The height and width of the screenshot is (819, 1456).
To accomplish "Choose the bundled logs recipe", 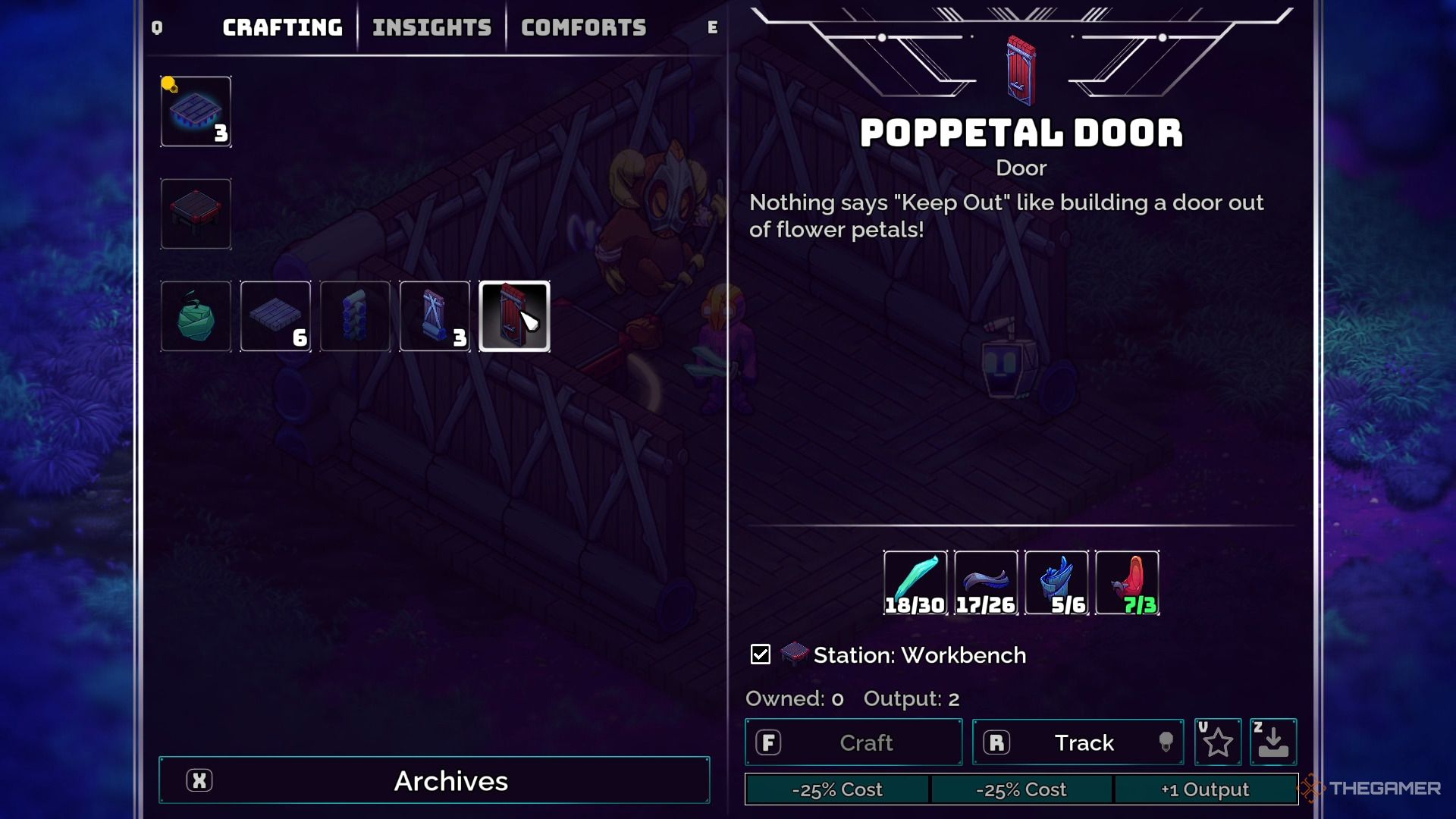I will pyautogui.click(x=354, y=316).
